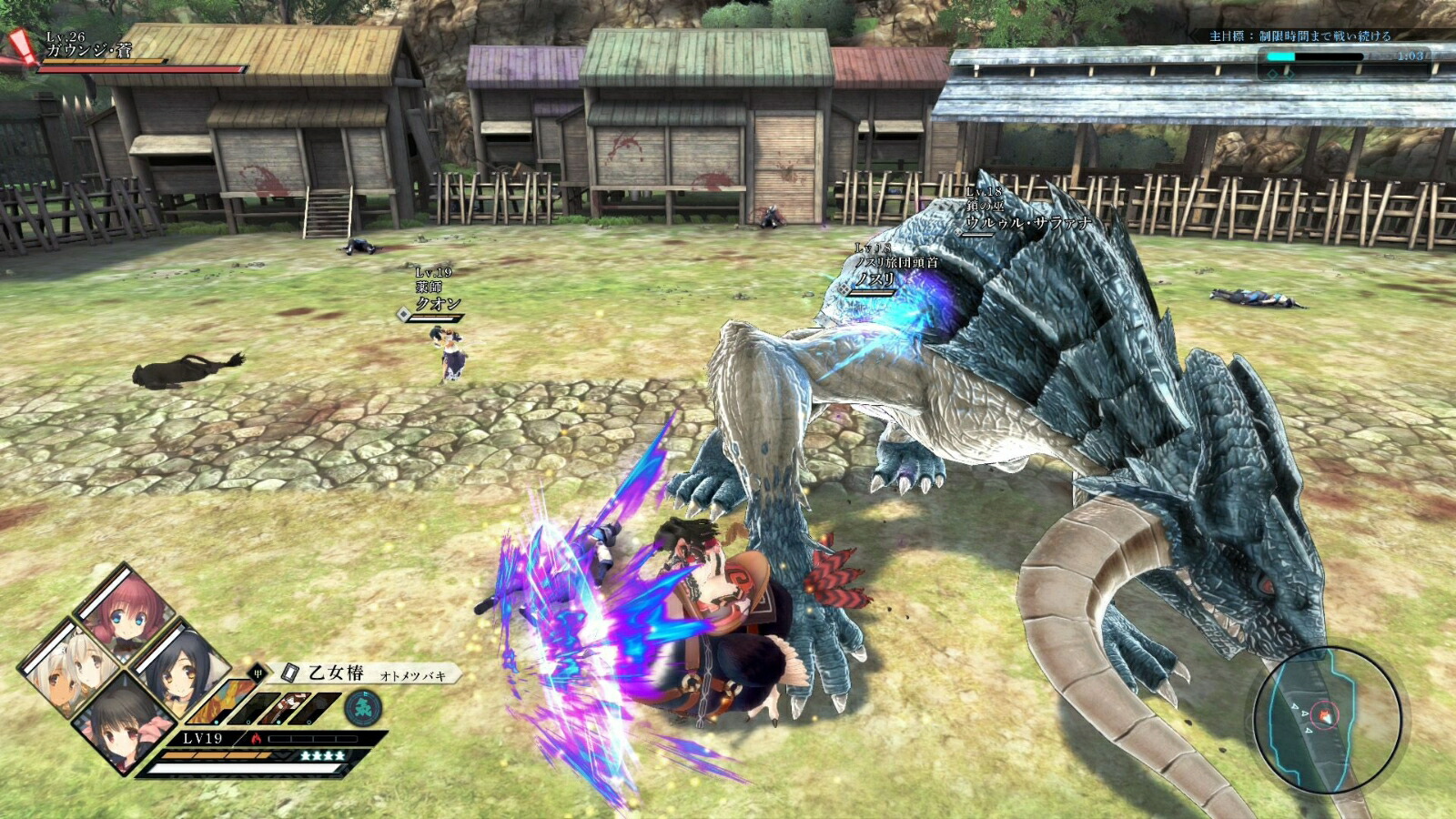This screenshot has width=1456, height=819.
Task: Click the 乙女椿 weapon name label
Action: click(x=336, y=673)
